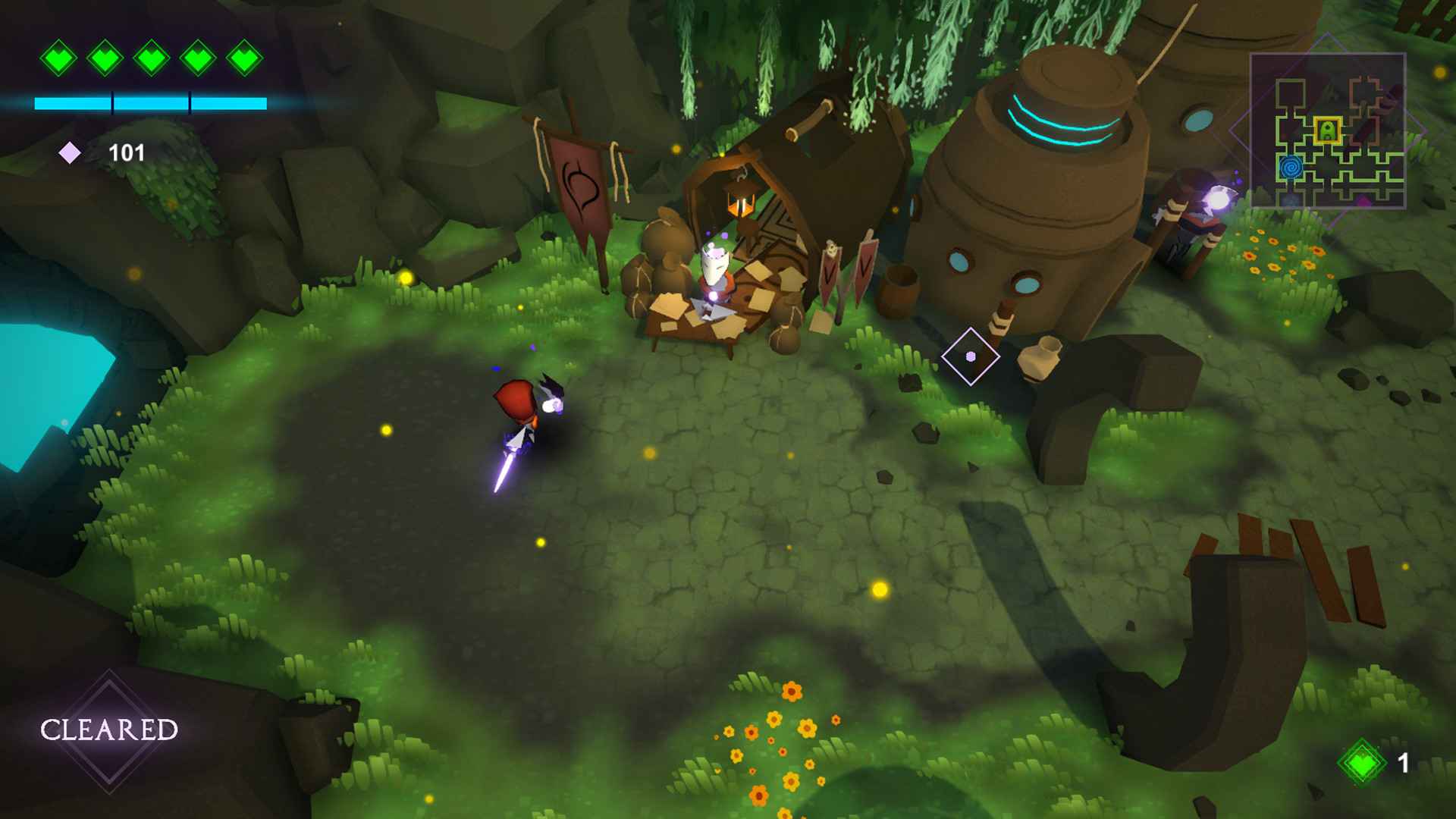Screen dimensions: 1456x819
Task: Click the diamond pickup marker near the vase
Action: [x=970, y=355]
